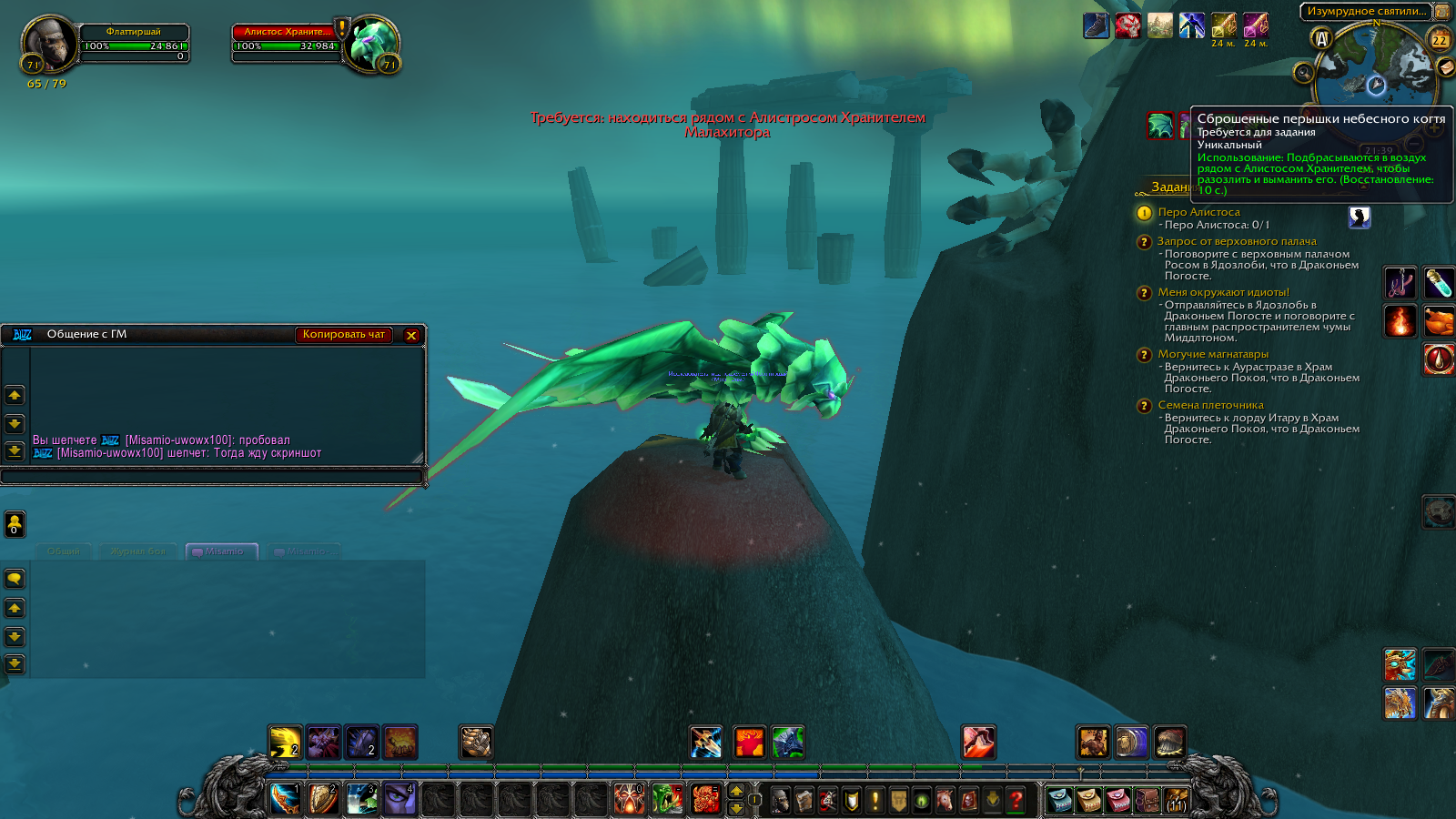Open the chat speech-bubble menu button
Viewport: 1456px width, 819px height.
(x=15, y=579)
